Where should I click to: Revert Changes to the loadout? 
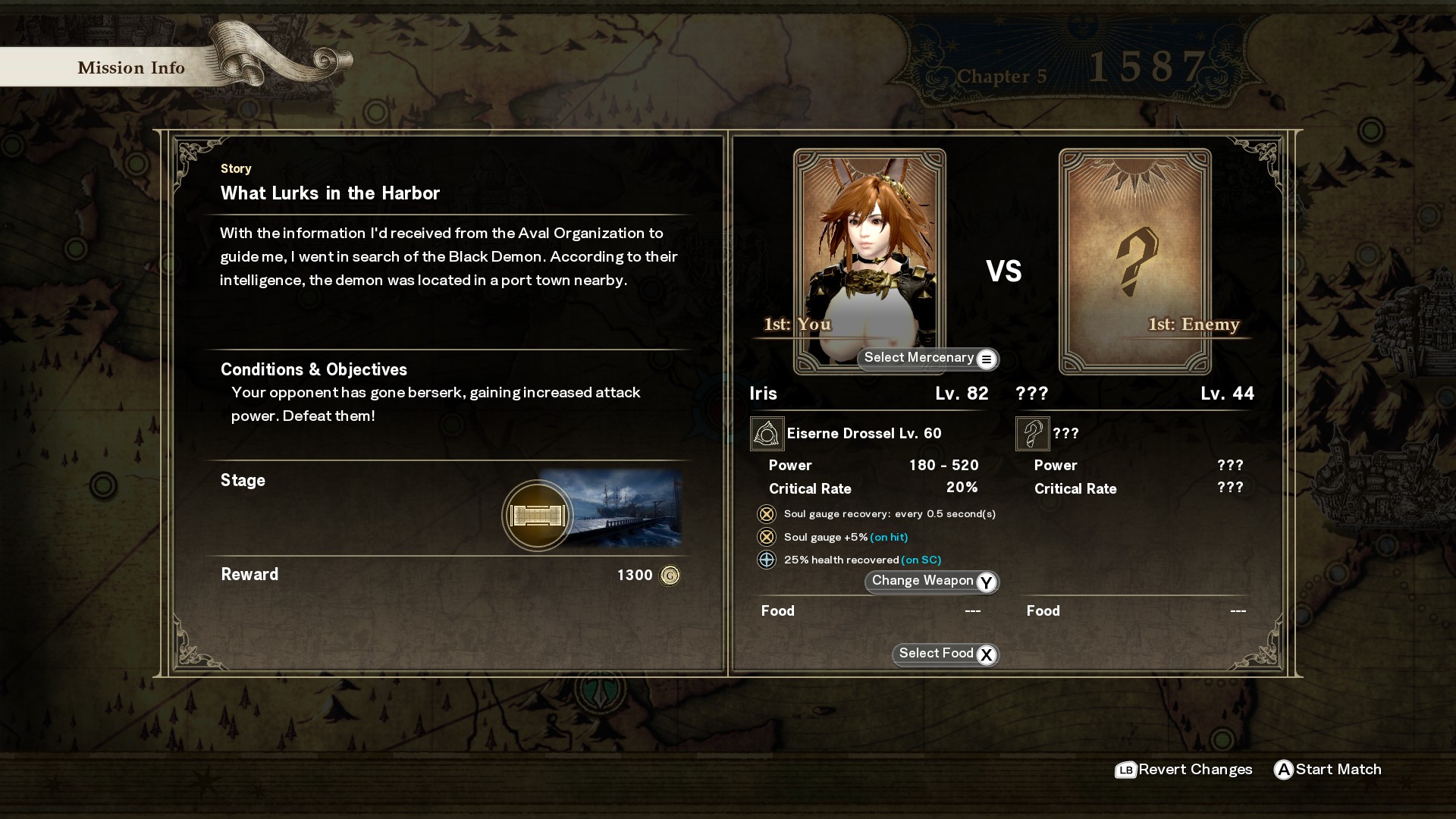[x=1184, y=770]
